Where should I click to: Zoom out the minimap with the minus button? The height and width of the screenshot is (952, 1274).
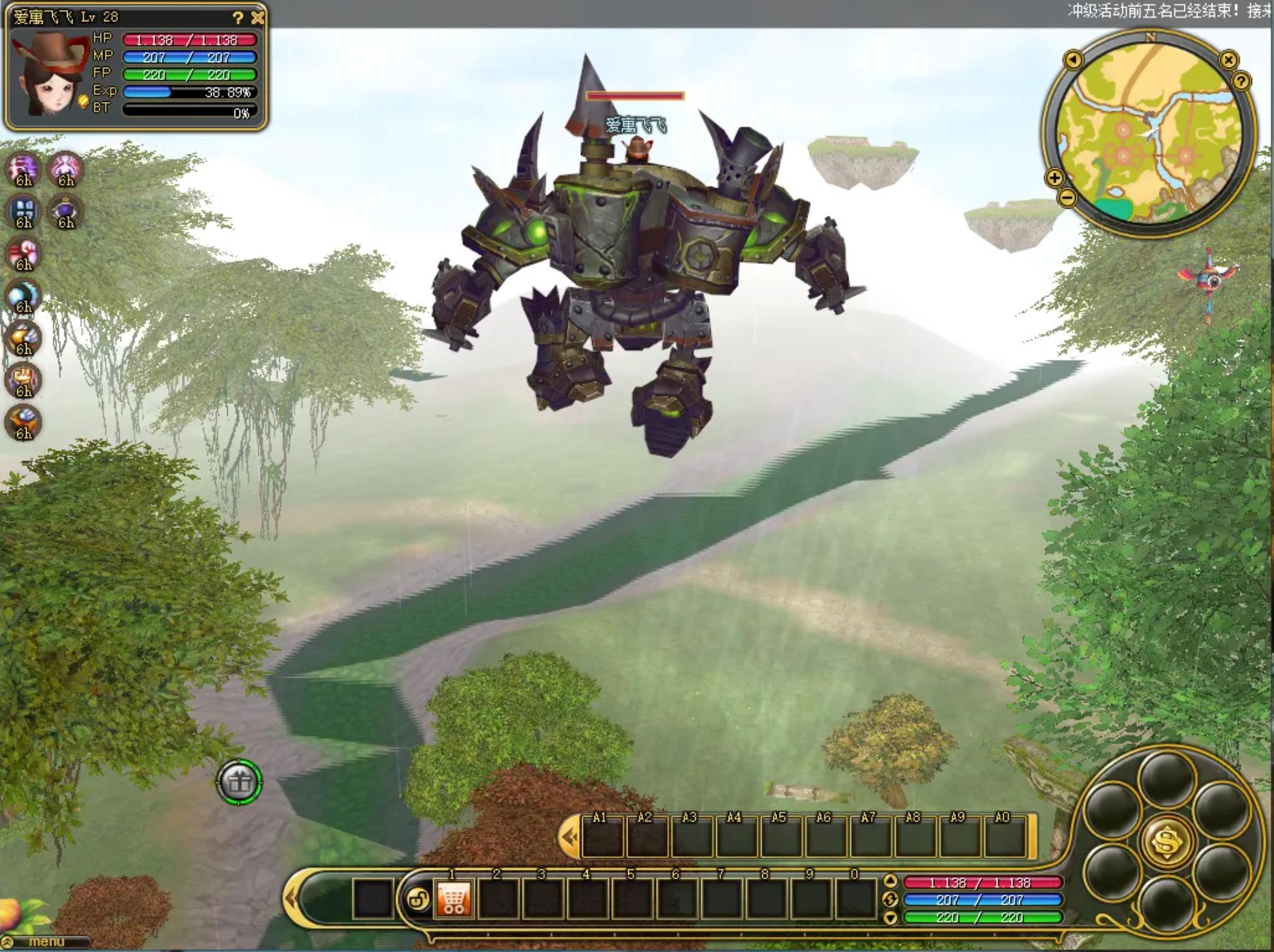pos(1067,198)
